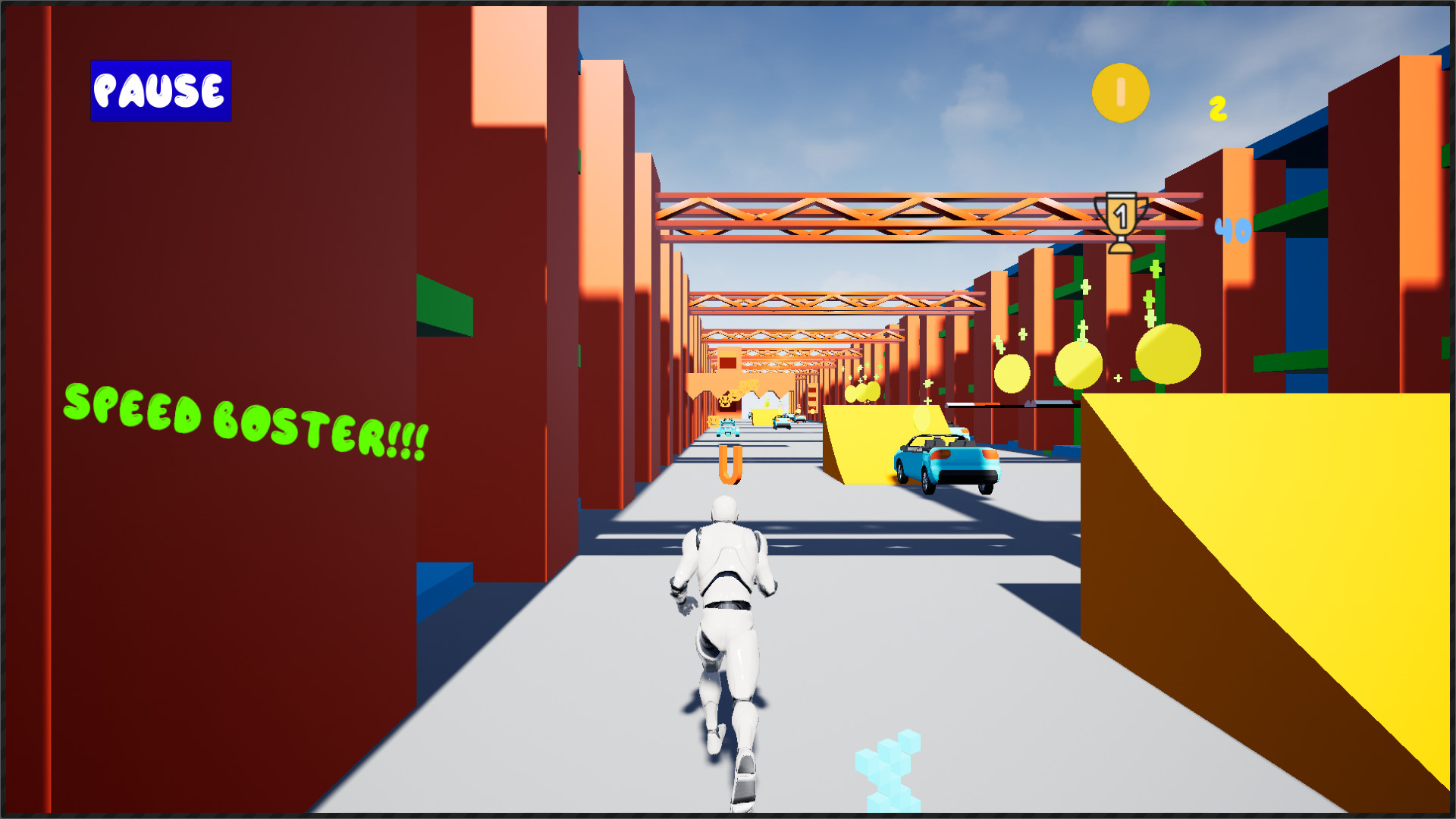The image size is (1456, 819).
Task: Click the small orange smiley face pickup
Action: click(713, 420)
